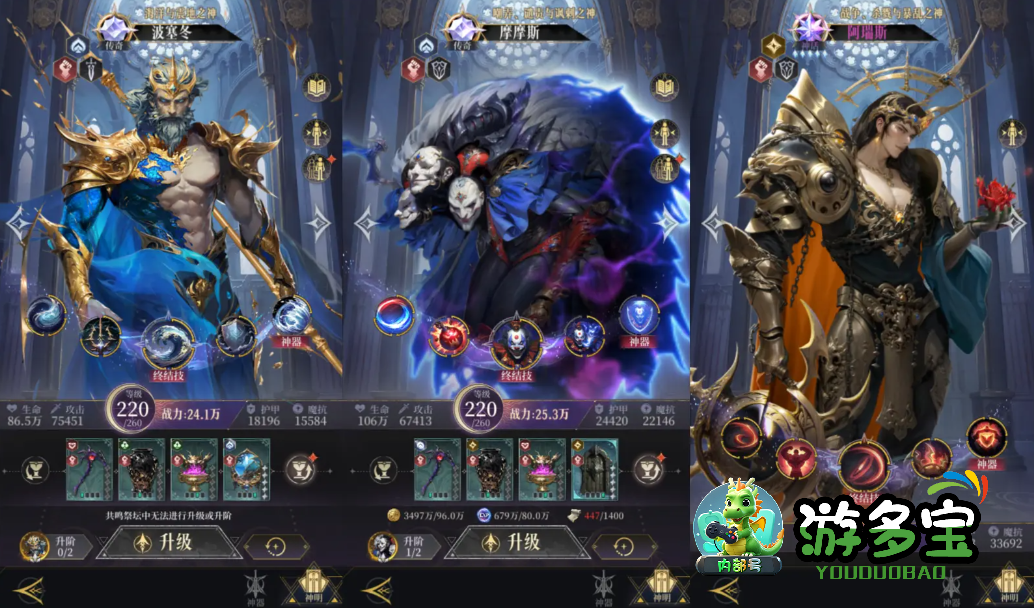Viewport: 1034px width, 608px height.
Task: Upgrade Momus with the 升级 button
Action: point(515,543)
